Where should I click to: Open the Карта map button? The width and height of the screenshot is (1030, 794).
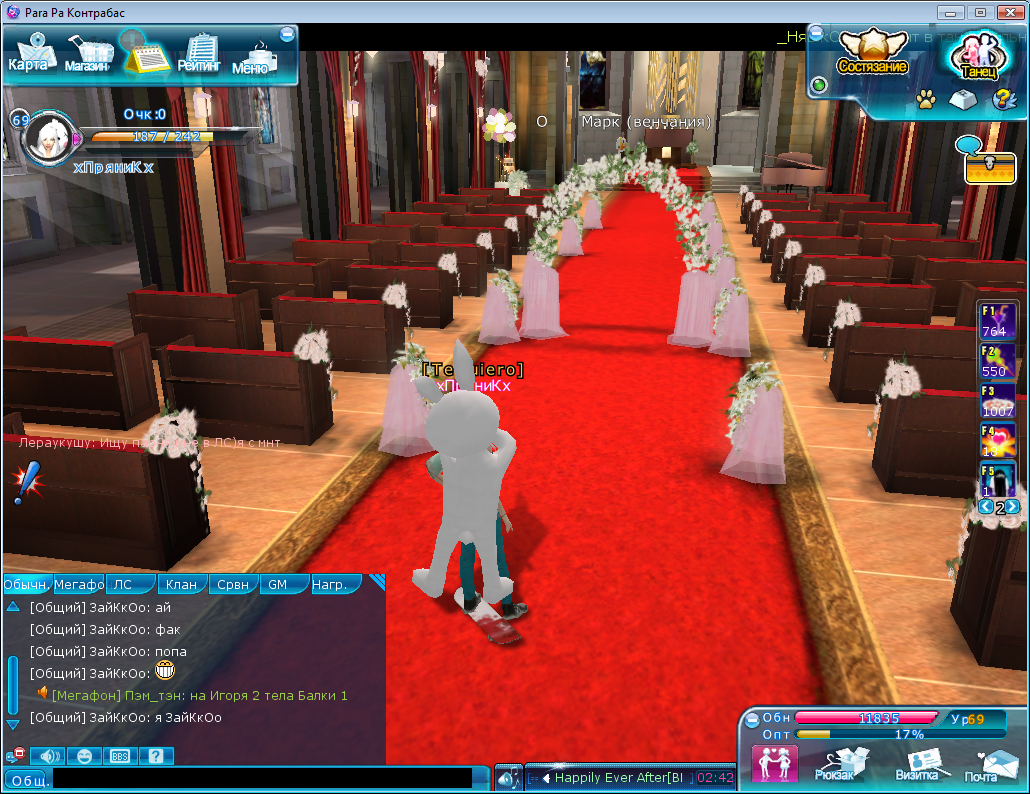pos(28,53)
